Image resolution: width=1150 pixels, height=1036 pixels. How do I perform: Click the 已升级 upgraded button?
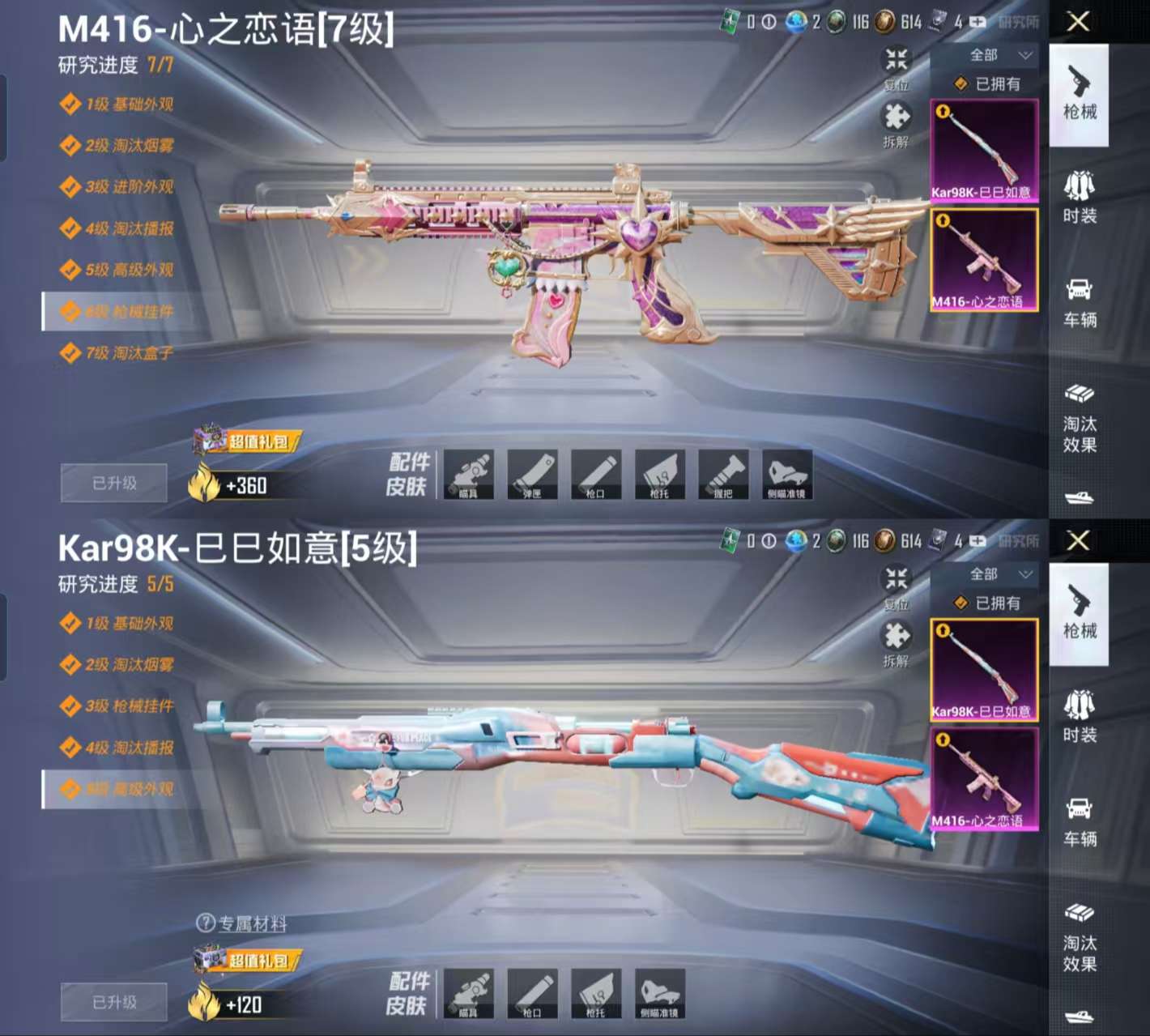[x=113, y=482]
